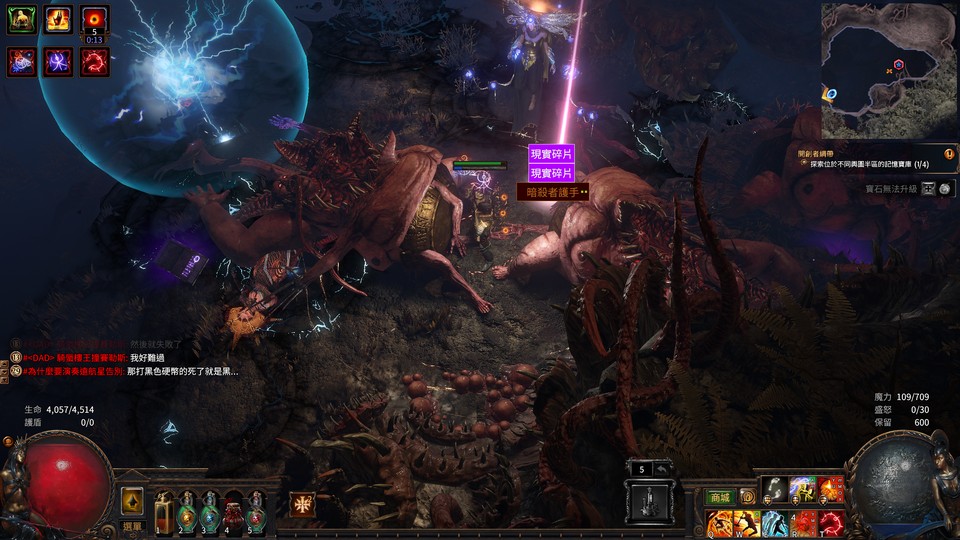
Task: Activate the footprints skill in the upper skill row
Action: (x=774, y=489)
